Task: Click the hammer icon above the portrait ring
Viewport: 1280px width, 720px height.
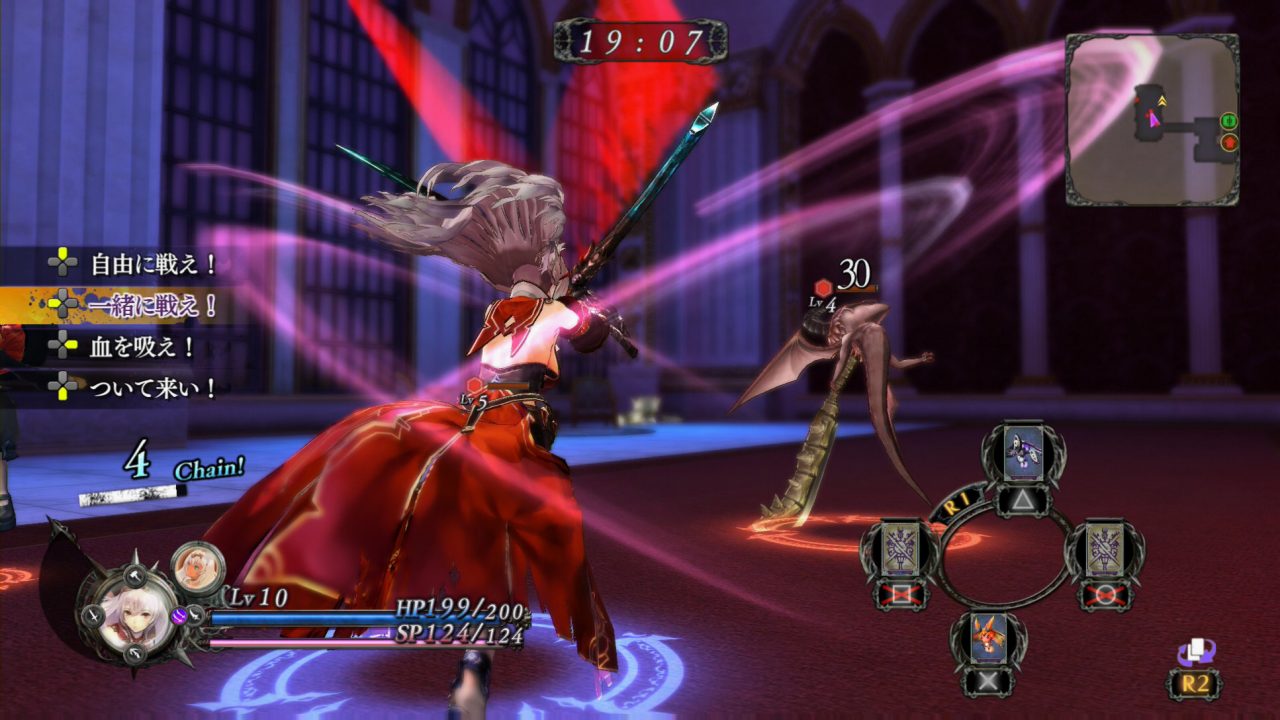Action: coord(134,575)
